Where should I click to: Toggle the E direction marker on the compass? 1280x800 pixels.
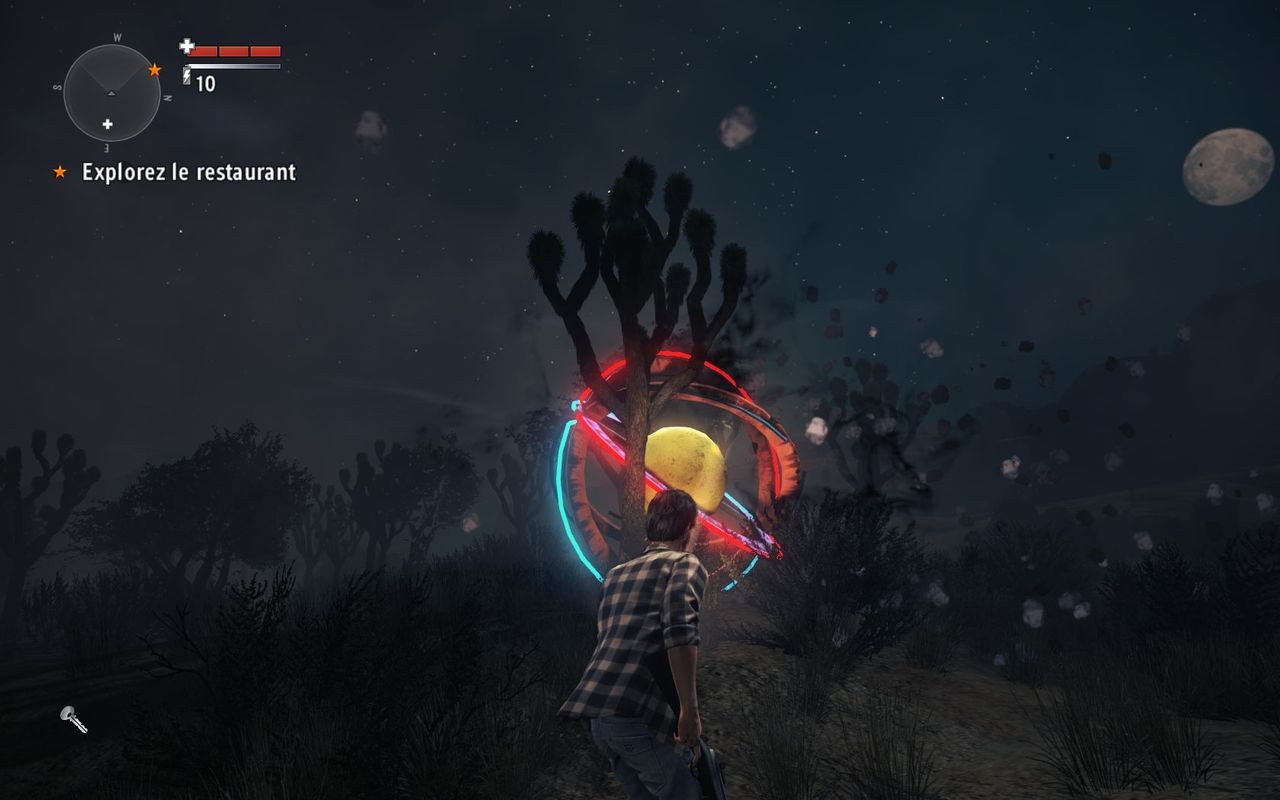105,148
